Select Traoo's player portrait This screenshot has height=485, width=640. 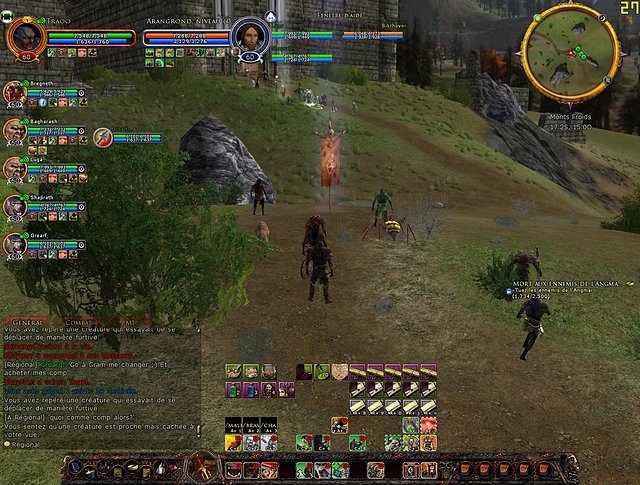[x=23, y=36]
